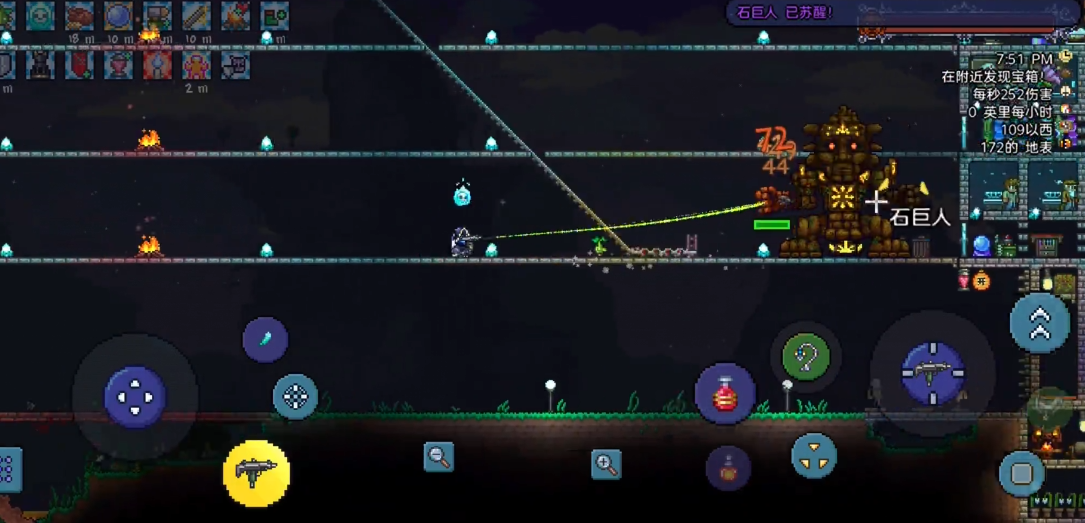1085x523 pixels.
Task: Tap the feather quick-action button
Action: [265, 339]
